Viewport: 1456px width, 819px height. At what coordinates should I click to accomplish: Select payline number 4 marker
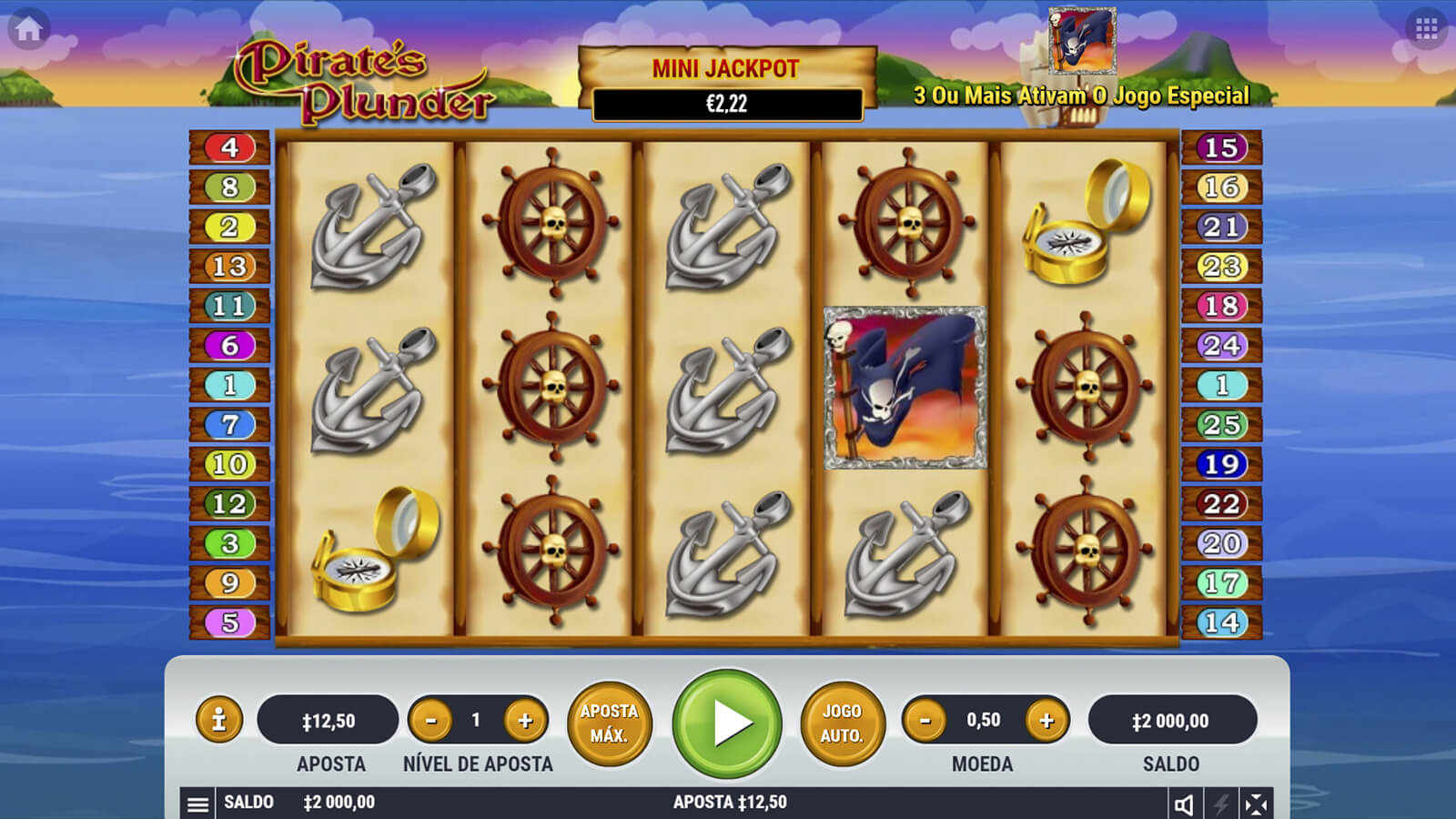tap(229, 147)
